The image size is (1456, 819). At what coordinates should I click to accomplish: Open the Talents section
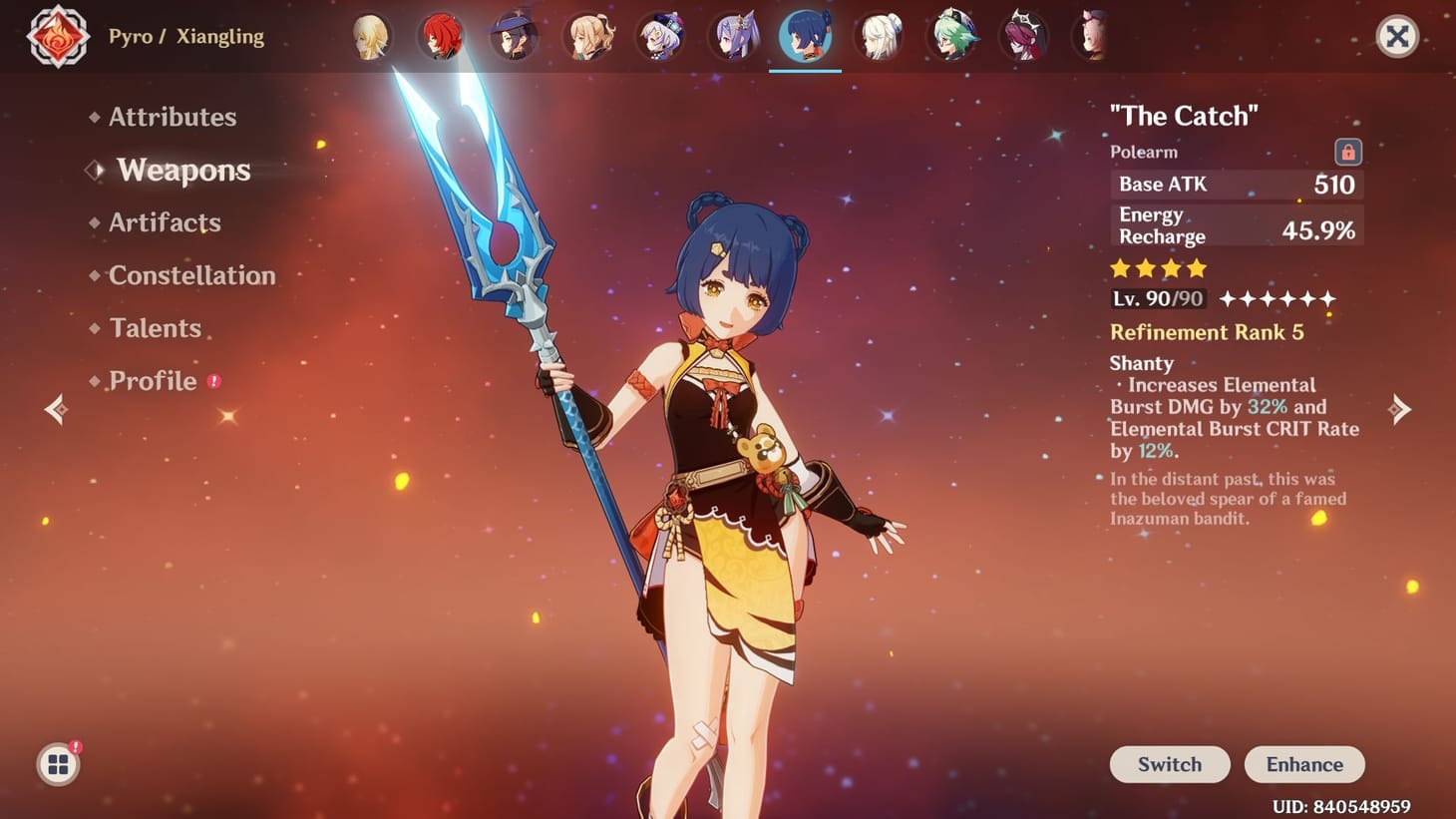pyautogui.click(x=155, y=327)
